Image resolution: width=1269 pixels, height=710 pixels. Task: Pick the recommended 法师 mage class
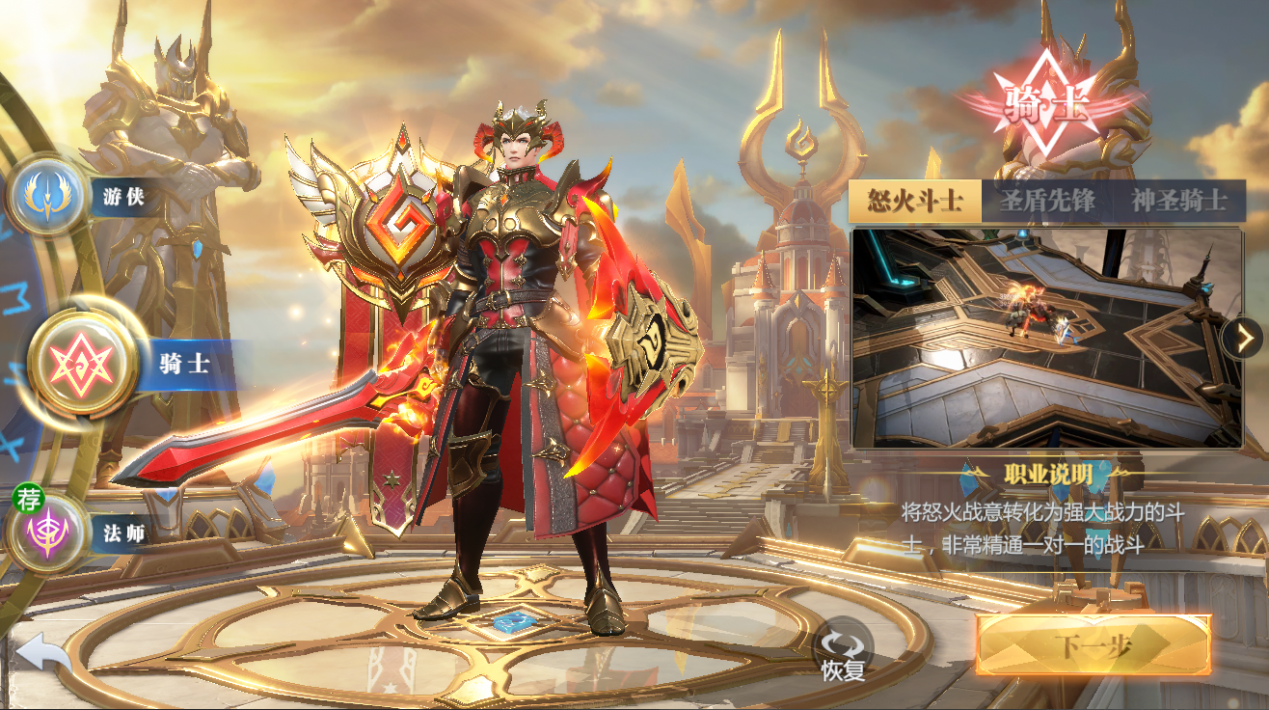[x=46, y=532]
